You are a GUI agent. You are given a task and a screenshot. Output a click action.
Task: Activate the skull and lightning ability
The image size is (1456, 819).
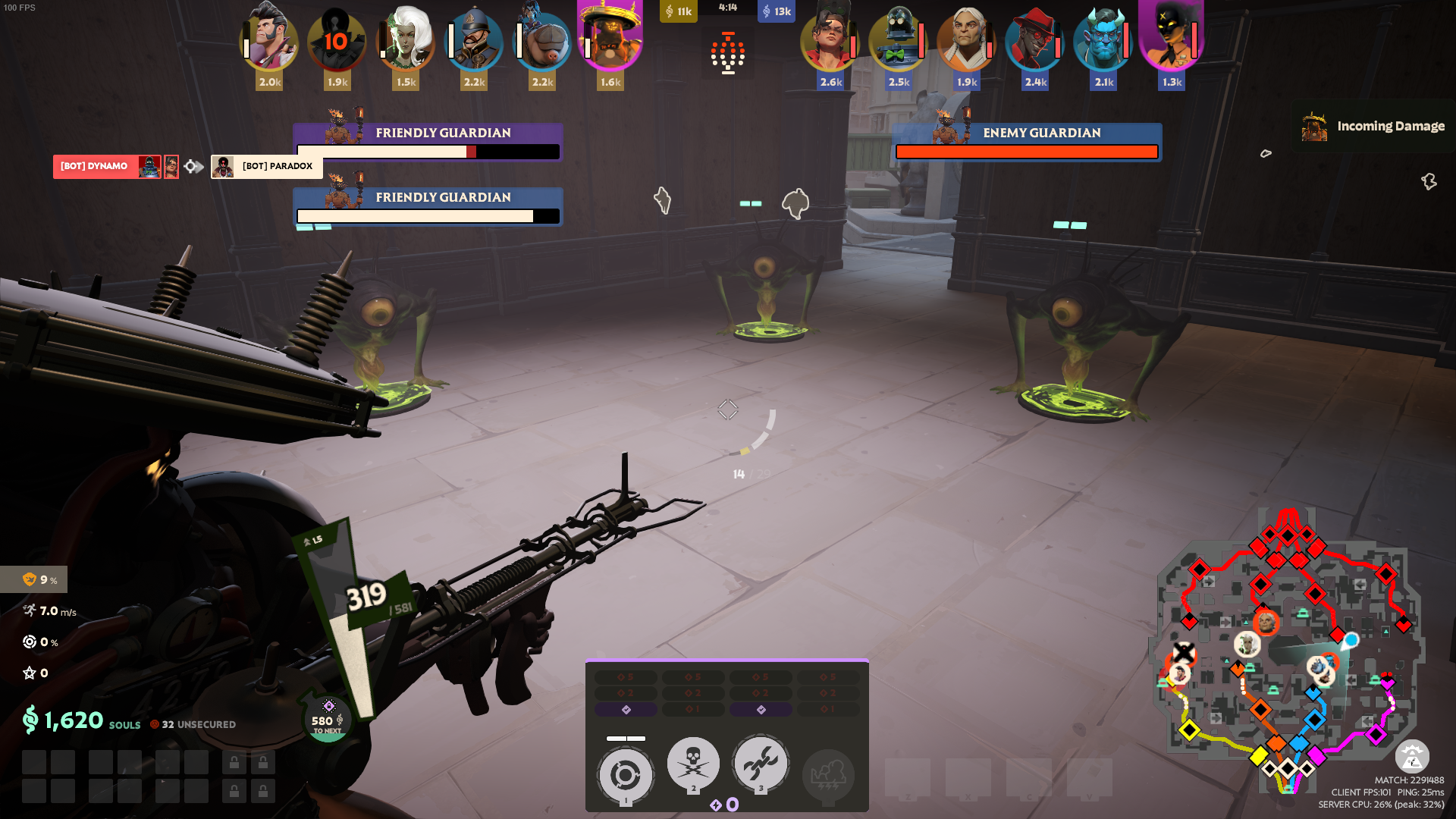(x=692, y=764)
